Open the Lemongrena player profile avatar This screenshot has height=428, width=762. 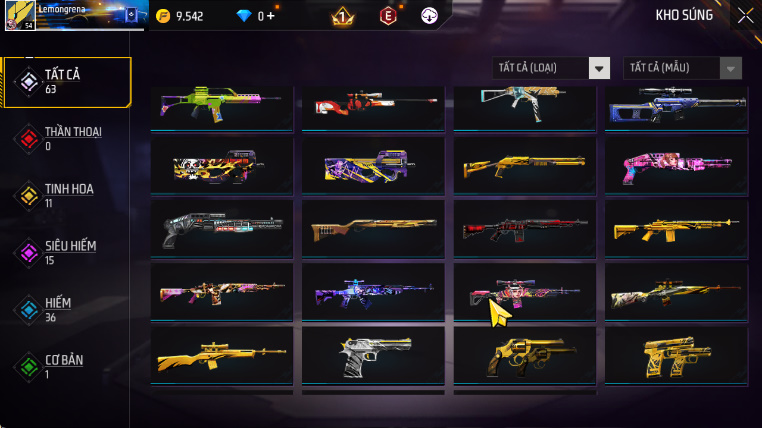(20, 16)
